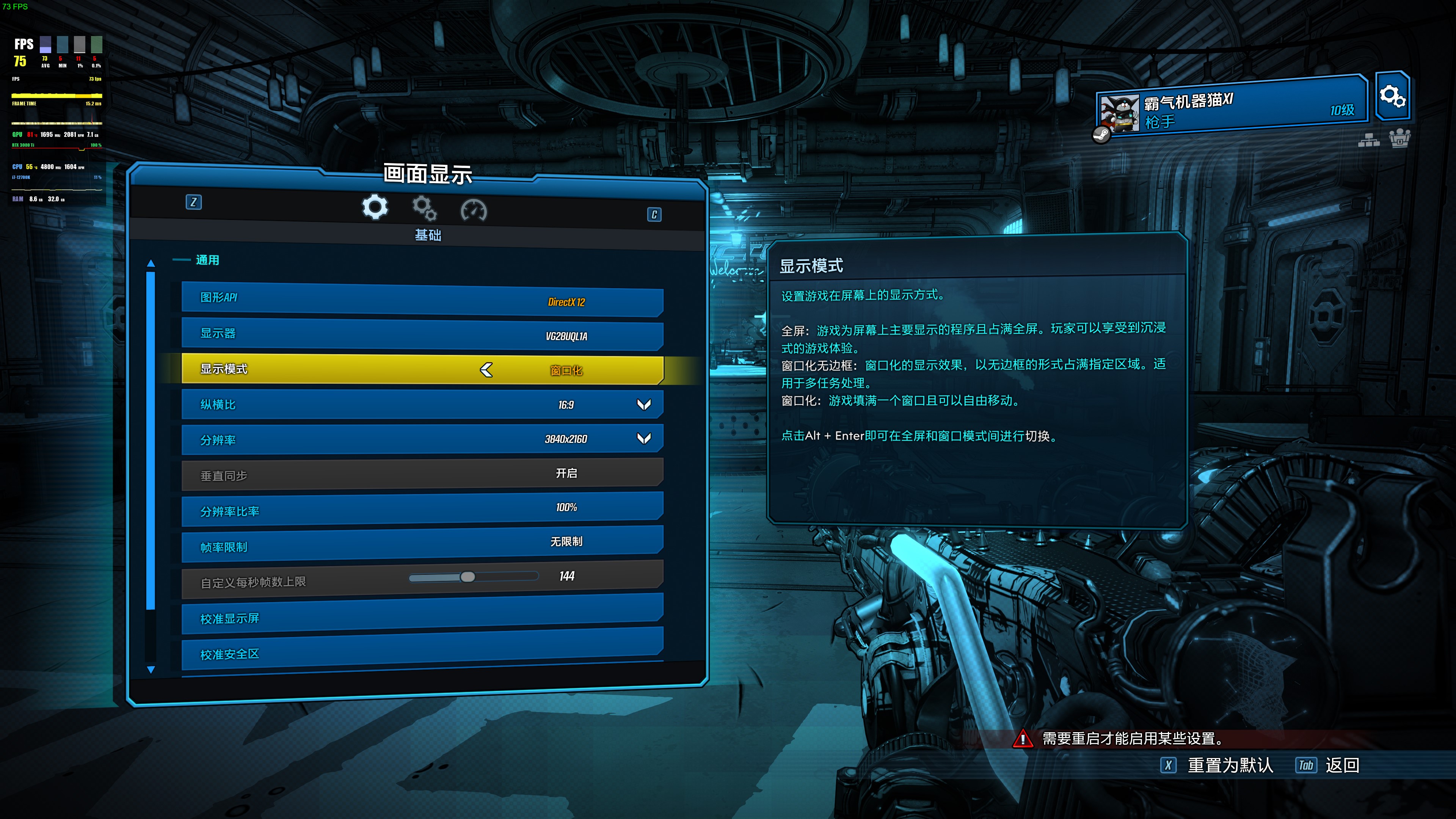1456x819 pixels.
Task: Expand the 分辨率 3840x2160 dropdown
Action: pos(643,439)
